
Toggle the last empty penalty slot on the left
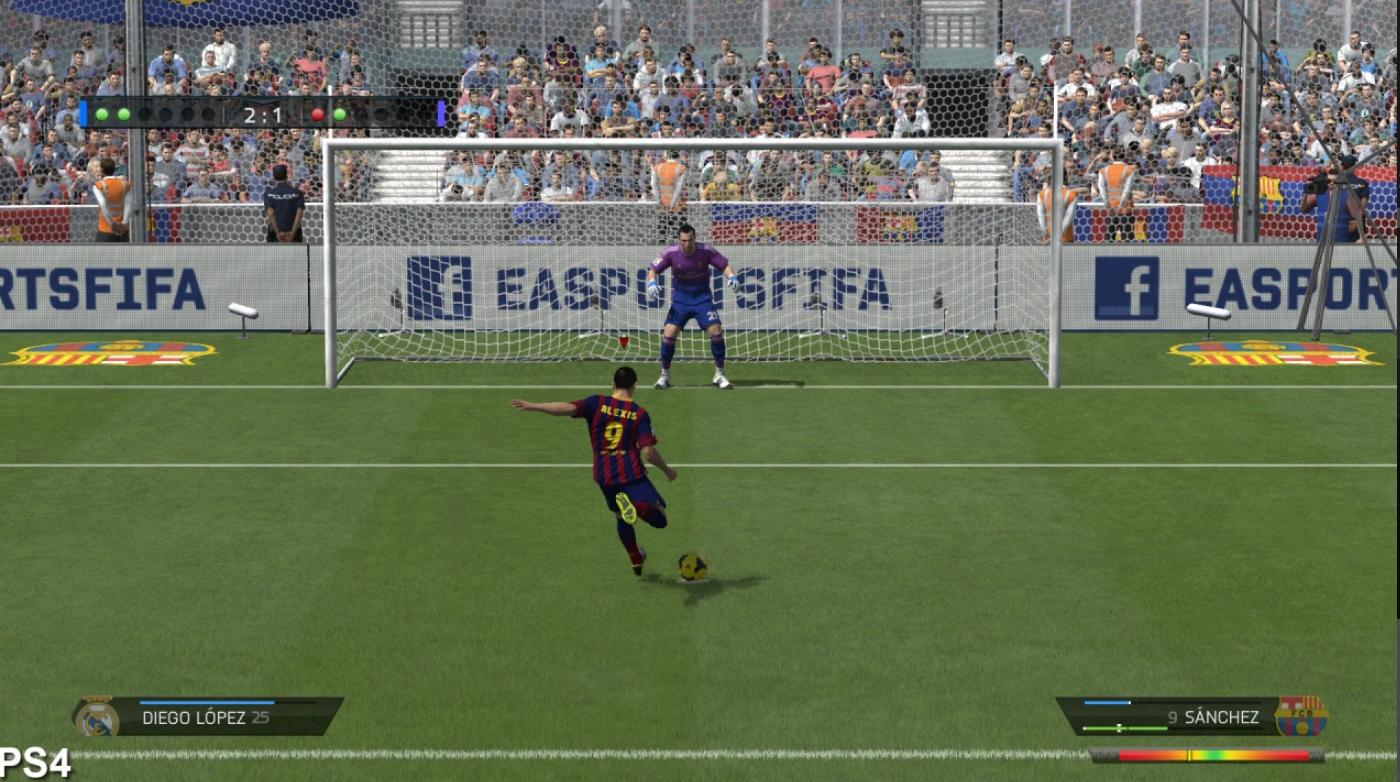tap(206, 114)
